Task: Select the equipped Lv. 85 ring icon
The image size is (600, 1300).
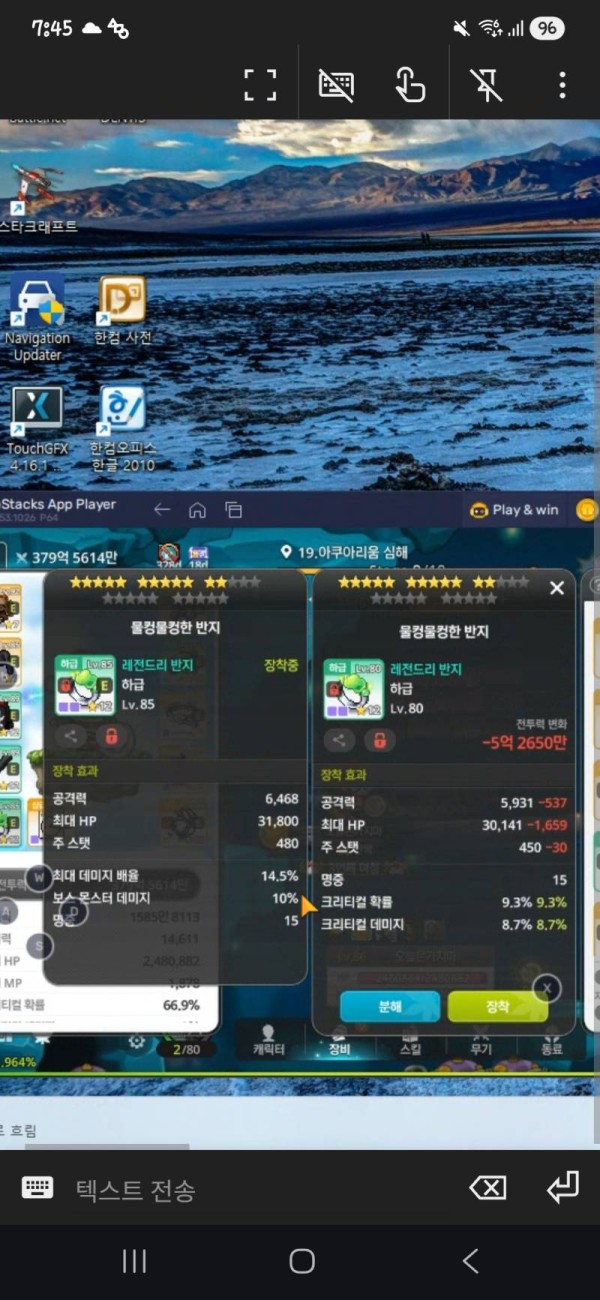Action: coord(84,685)
